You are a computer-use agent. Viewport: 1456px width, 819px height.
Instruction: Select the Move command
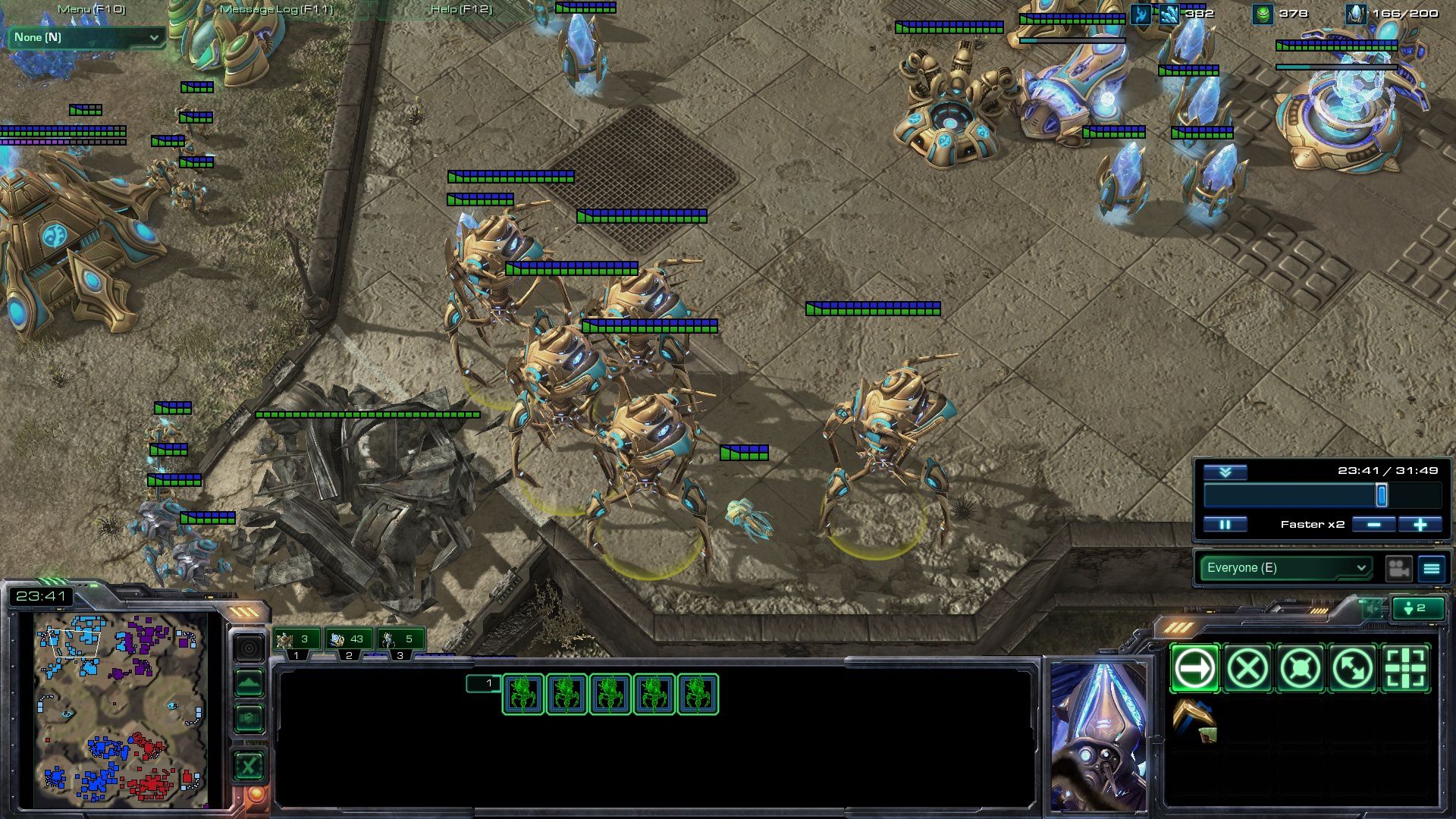point(1194,669)
